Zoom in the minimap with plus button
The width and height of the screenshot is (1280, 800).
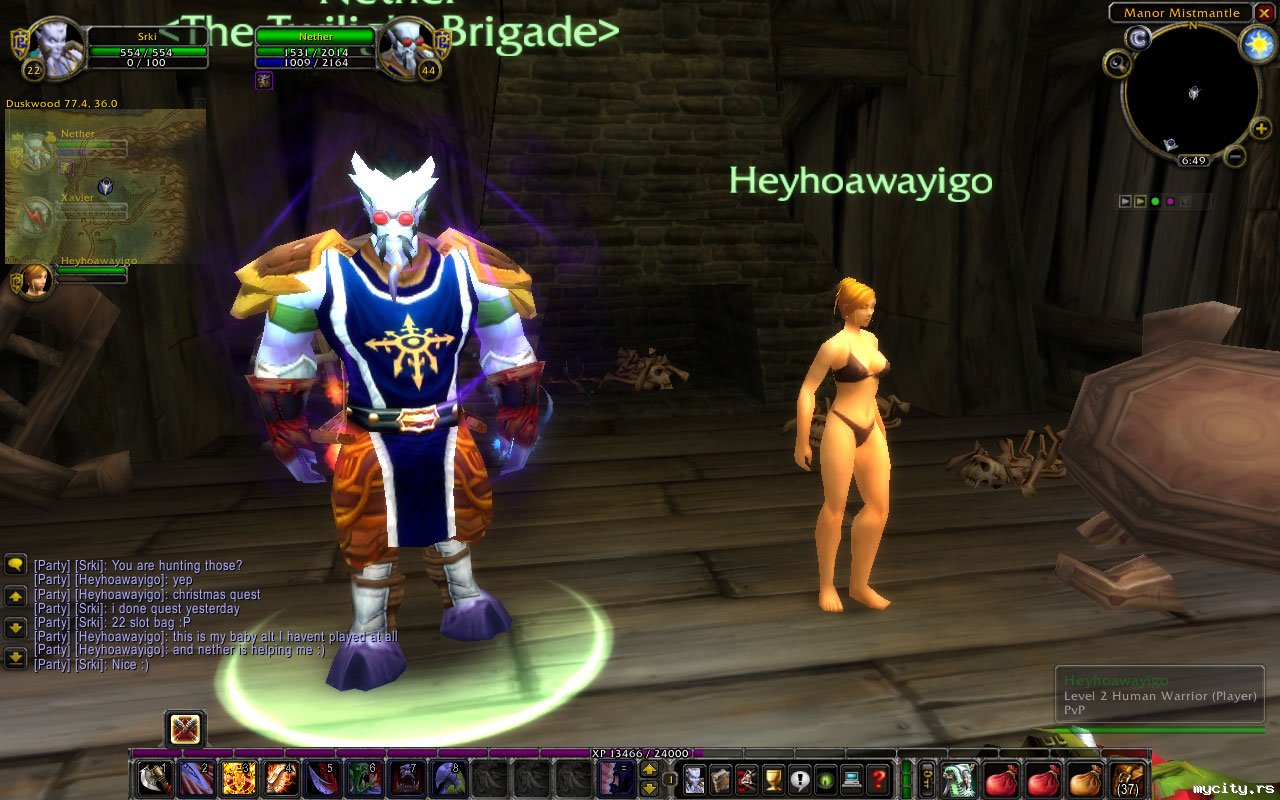pyautogui.click(x=1262, y=129)
